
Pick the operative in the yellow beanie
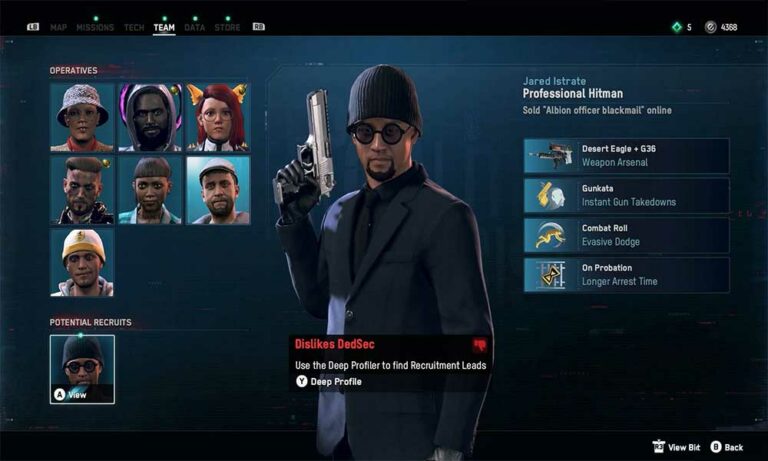point(82,262)
